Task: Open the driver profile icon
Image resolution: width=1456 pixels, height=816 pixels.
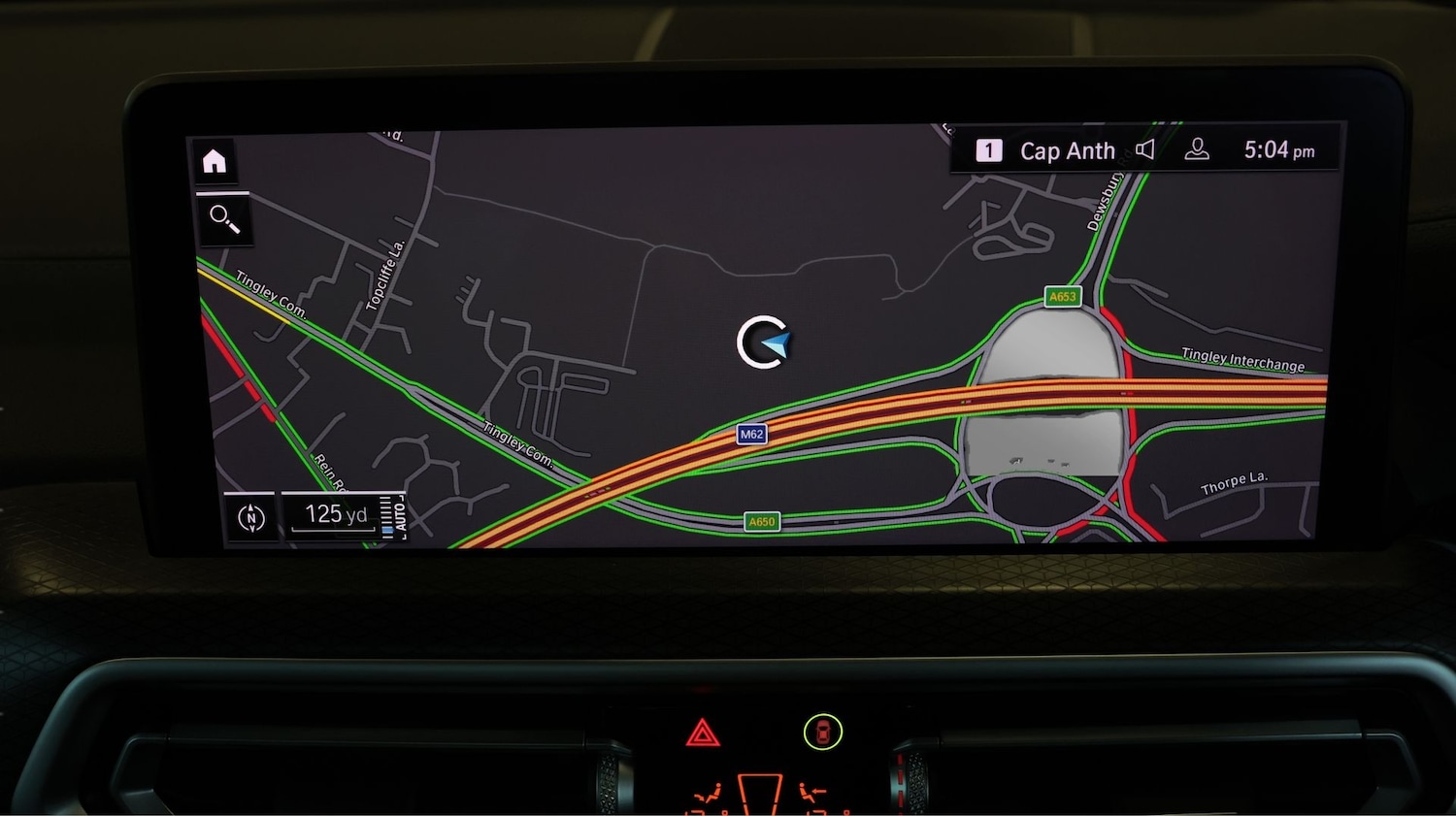Action: 1197,149
